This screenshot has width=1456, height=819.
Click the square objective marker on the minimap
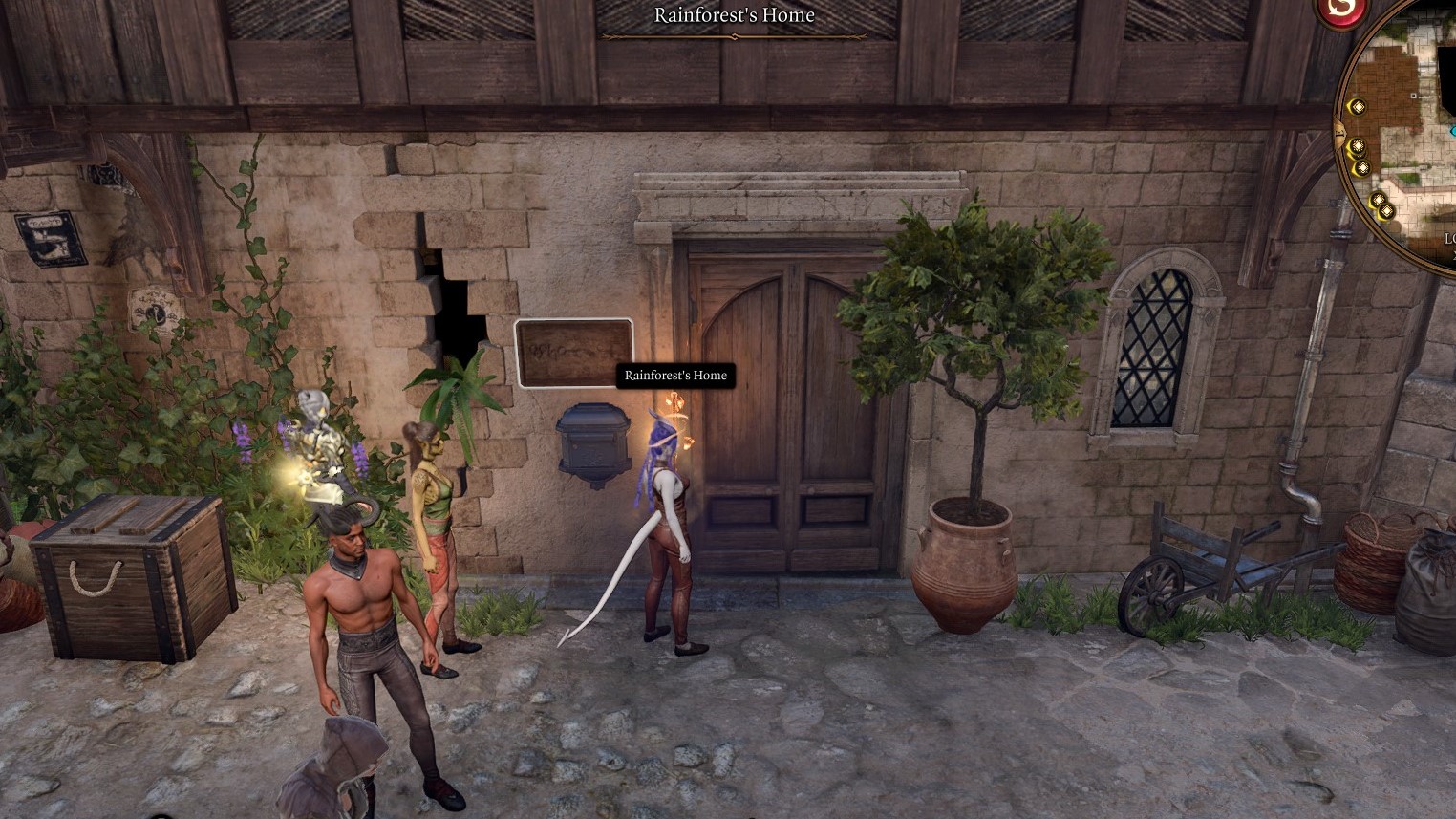tap(1412, 94)
